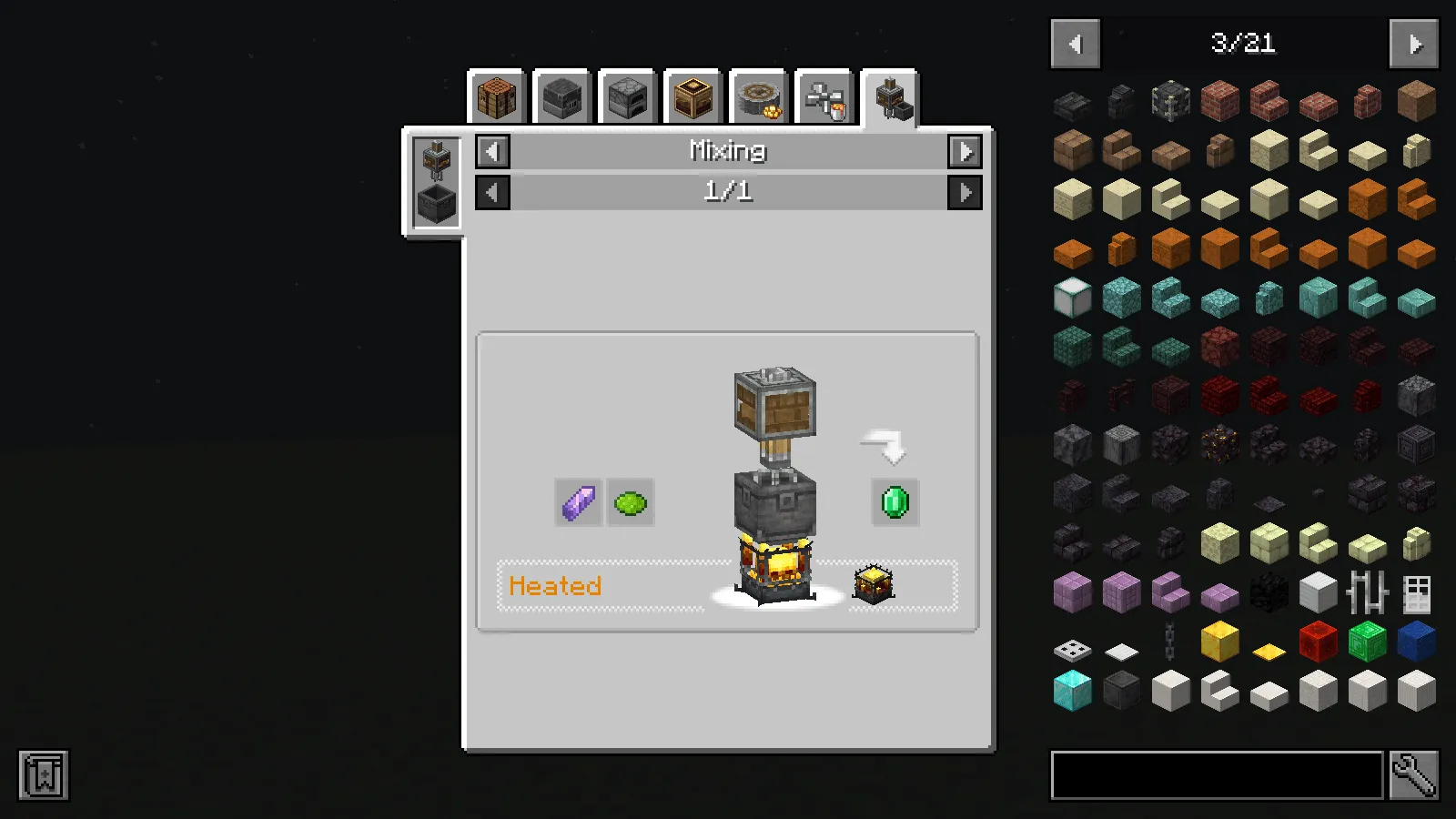Screen dimensions: 1456x819
Task: Click the Heated requirement indicator
Action: coord(555,586)
